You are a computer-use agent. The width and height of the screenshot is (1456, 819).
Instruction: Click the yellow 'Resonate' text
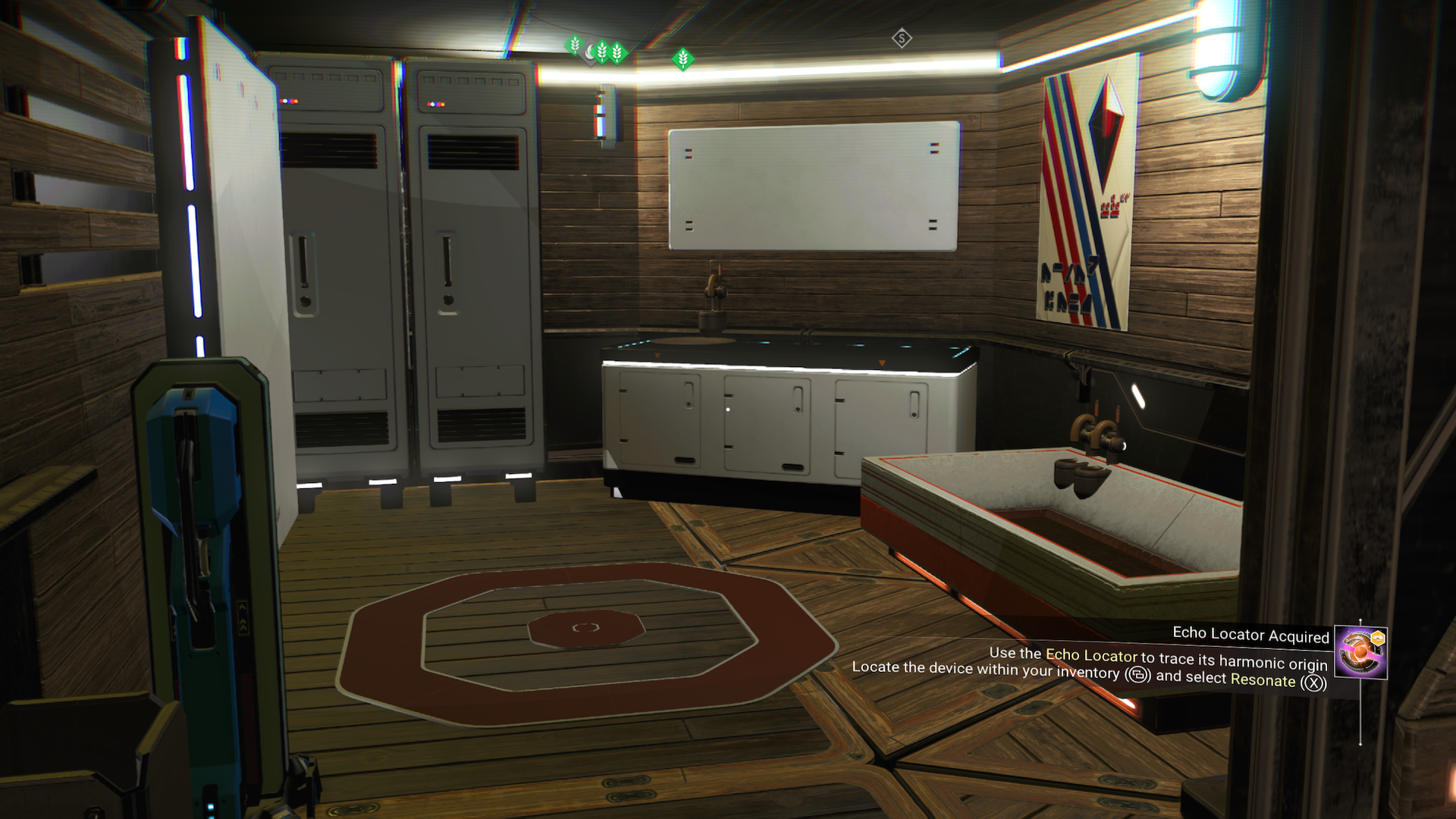coord(1263,681)
